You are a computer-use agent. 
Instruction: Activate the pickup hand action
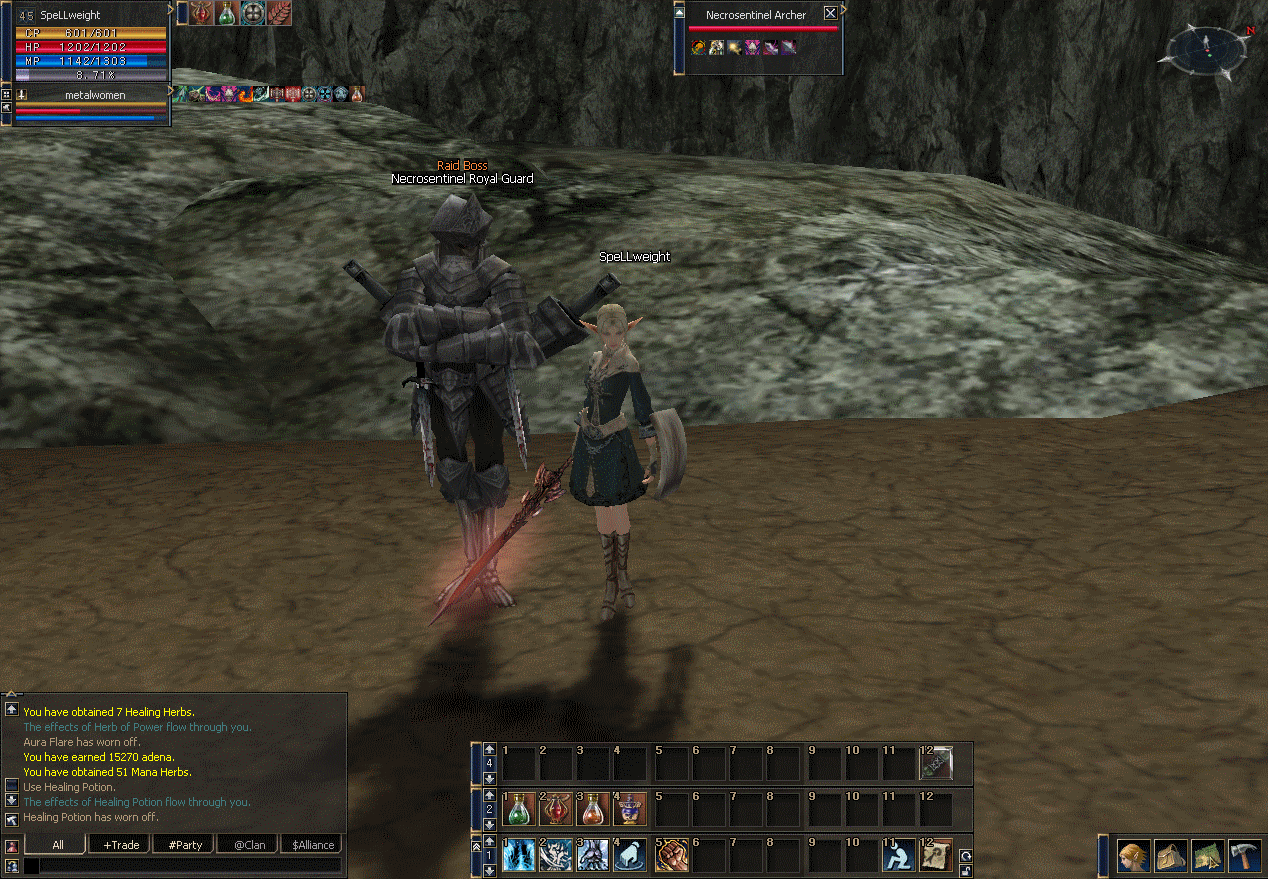click(630, 855)
